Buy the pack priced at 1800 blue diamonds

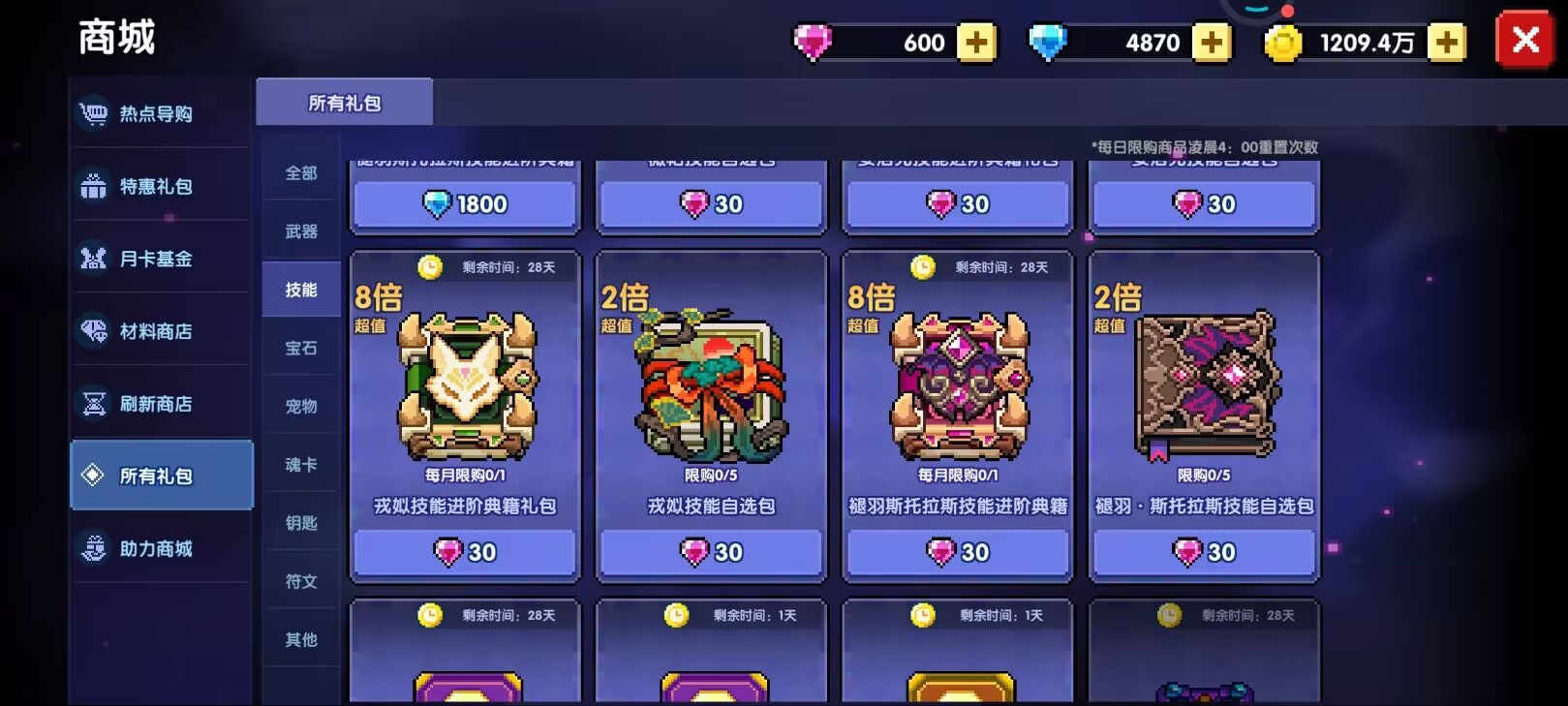(465, 204)
